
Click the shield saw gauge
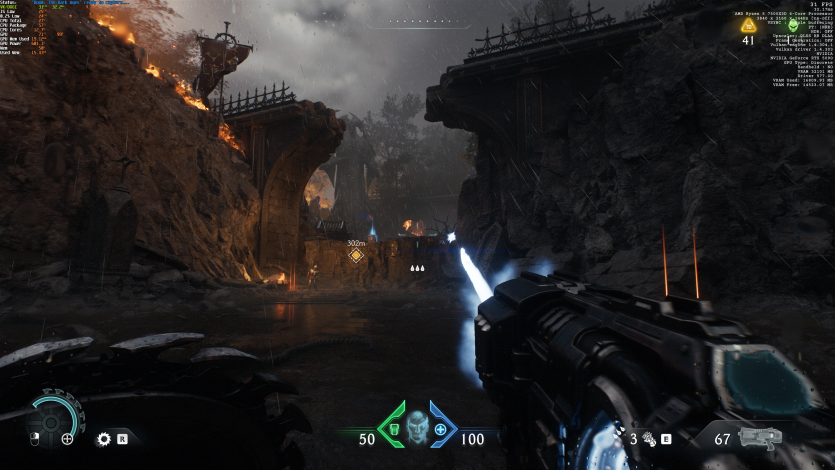coord(50,414)
